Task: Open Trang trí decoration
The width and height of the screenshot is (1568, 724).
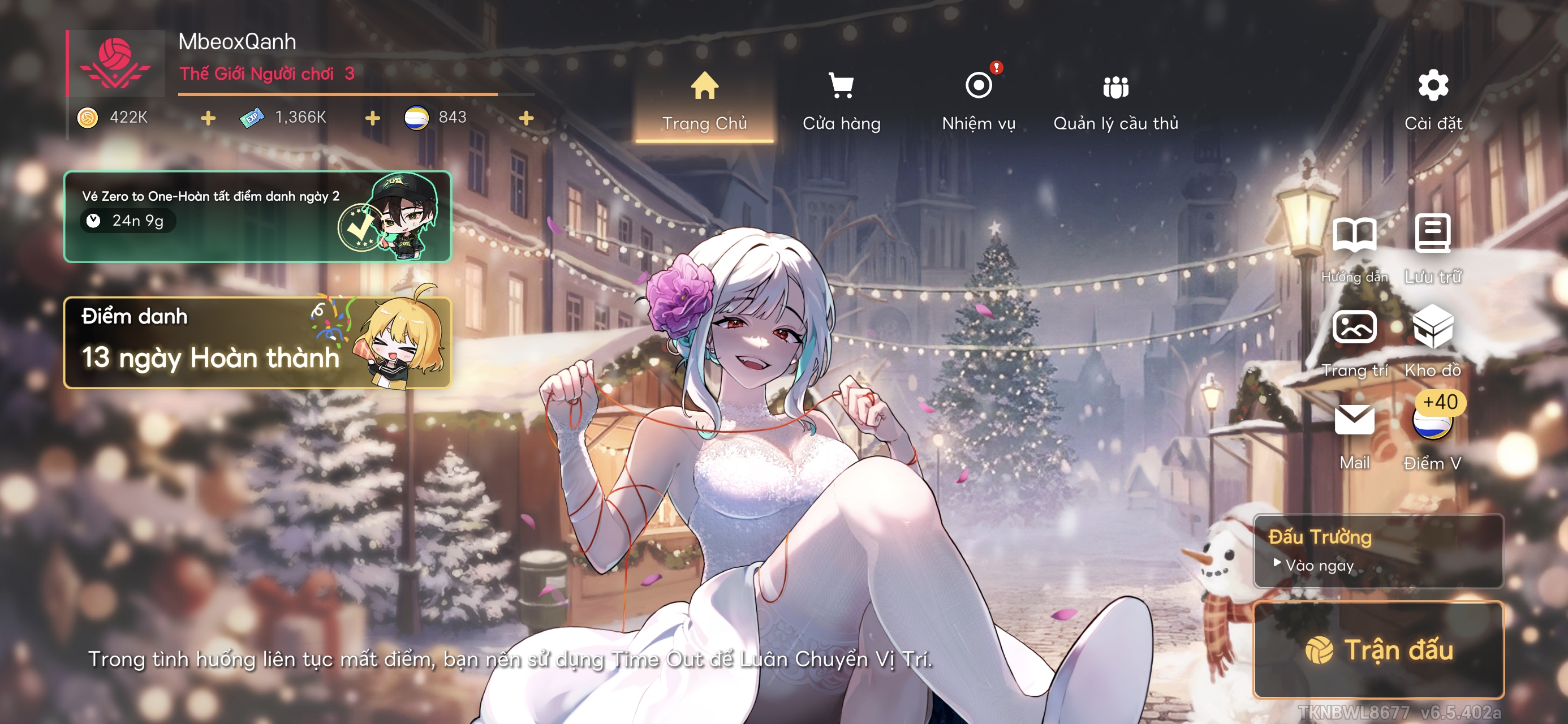Action: 1354,341
